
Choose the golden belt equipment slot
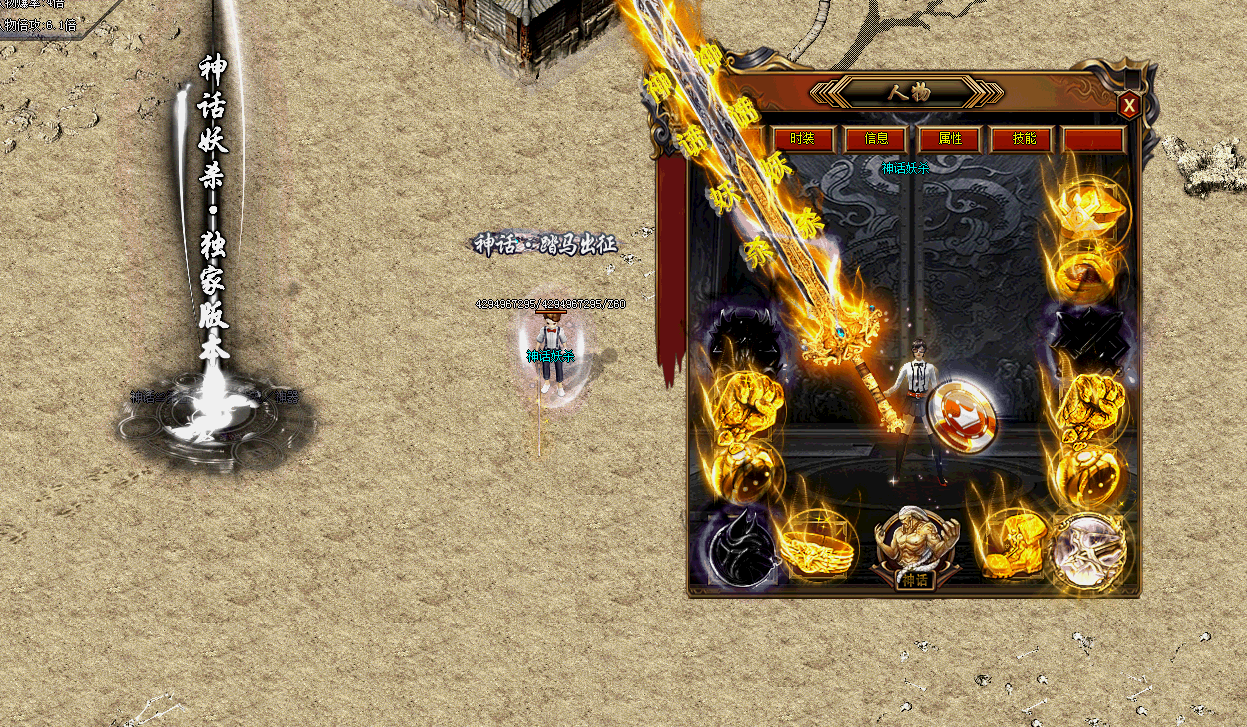[818, 547]
